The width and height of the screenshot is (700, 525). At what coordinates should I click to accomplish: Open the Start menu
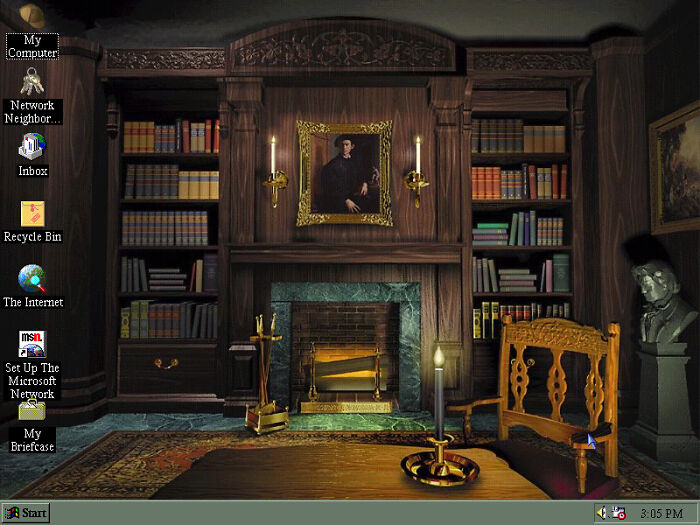[26, 513]
